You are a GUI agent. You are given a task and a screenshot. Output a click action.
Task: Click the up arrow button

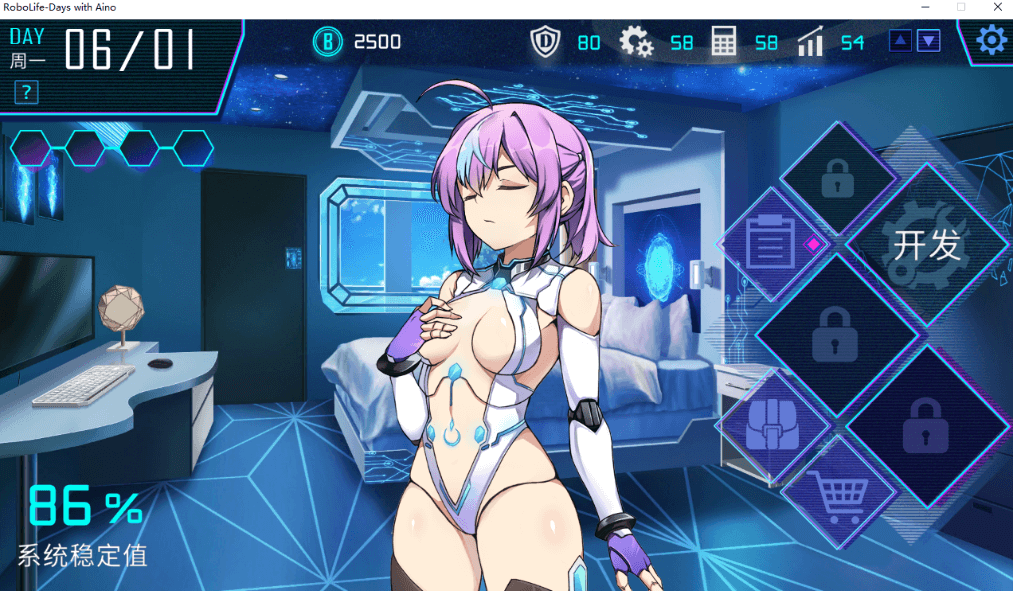click(900, 41)
